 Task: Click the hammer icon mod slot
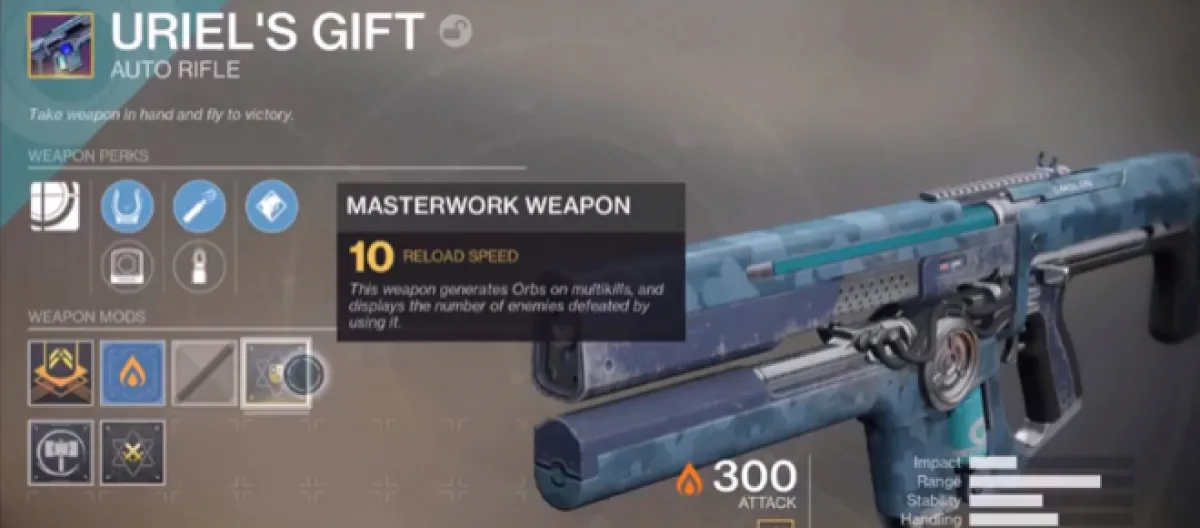point(61,452)
